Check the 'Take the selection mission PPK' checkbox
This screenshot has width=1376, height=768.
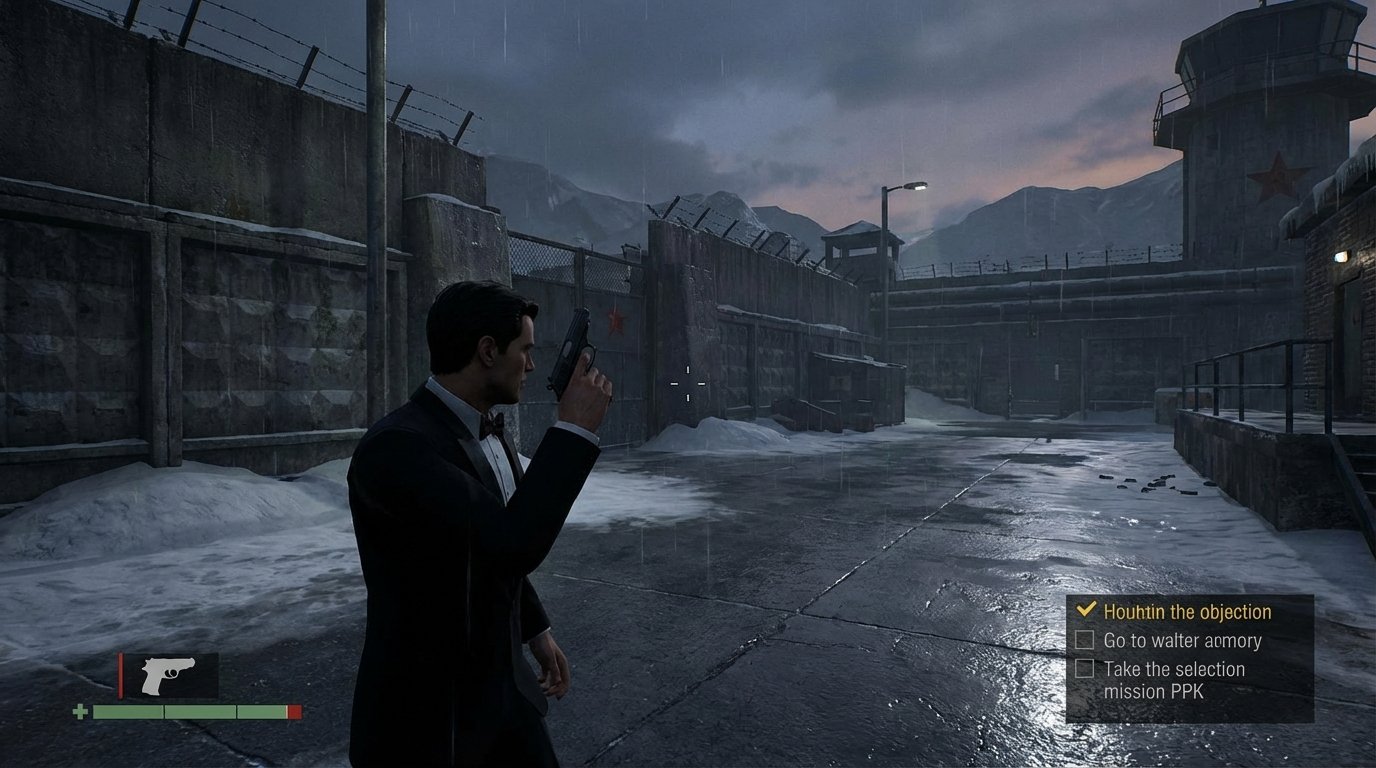click(1087, 669)
